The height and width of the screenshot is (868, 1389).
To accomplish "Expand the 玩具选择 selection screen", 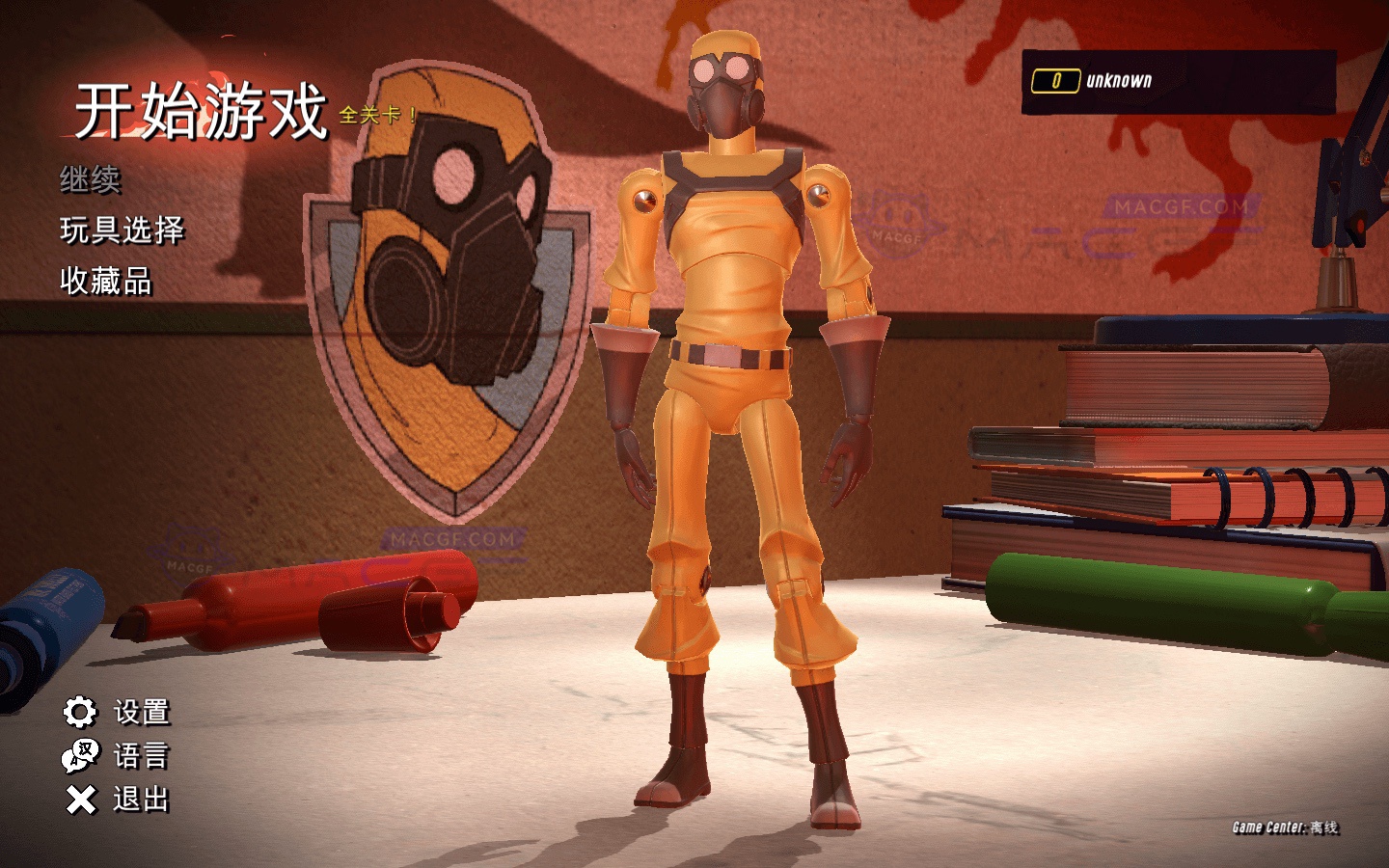I will (x=123, y=231).
